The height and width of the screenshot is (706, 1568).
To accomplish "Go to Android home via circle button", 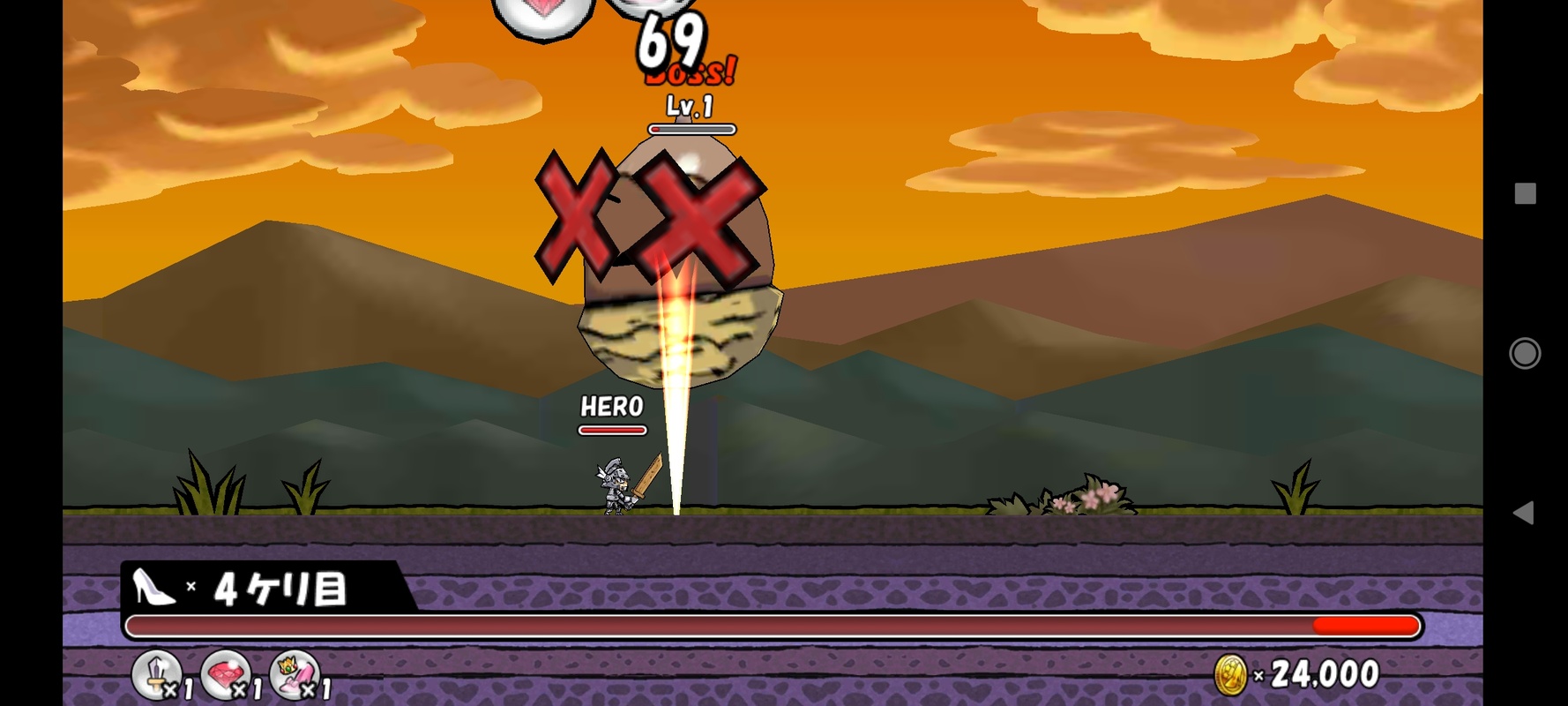I will (1525, 353).
